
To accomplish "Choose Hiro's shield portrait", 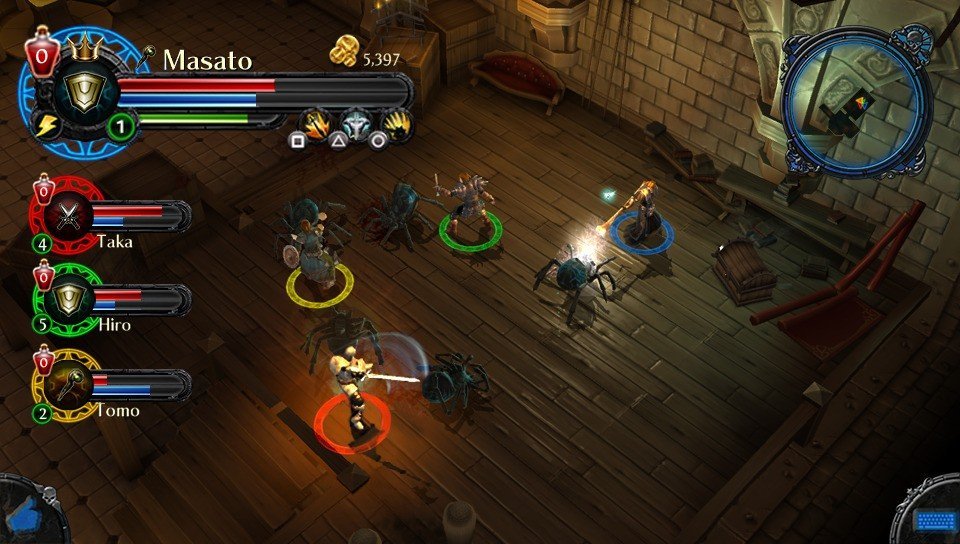I will pos(69,298).
